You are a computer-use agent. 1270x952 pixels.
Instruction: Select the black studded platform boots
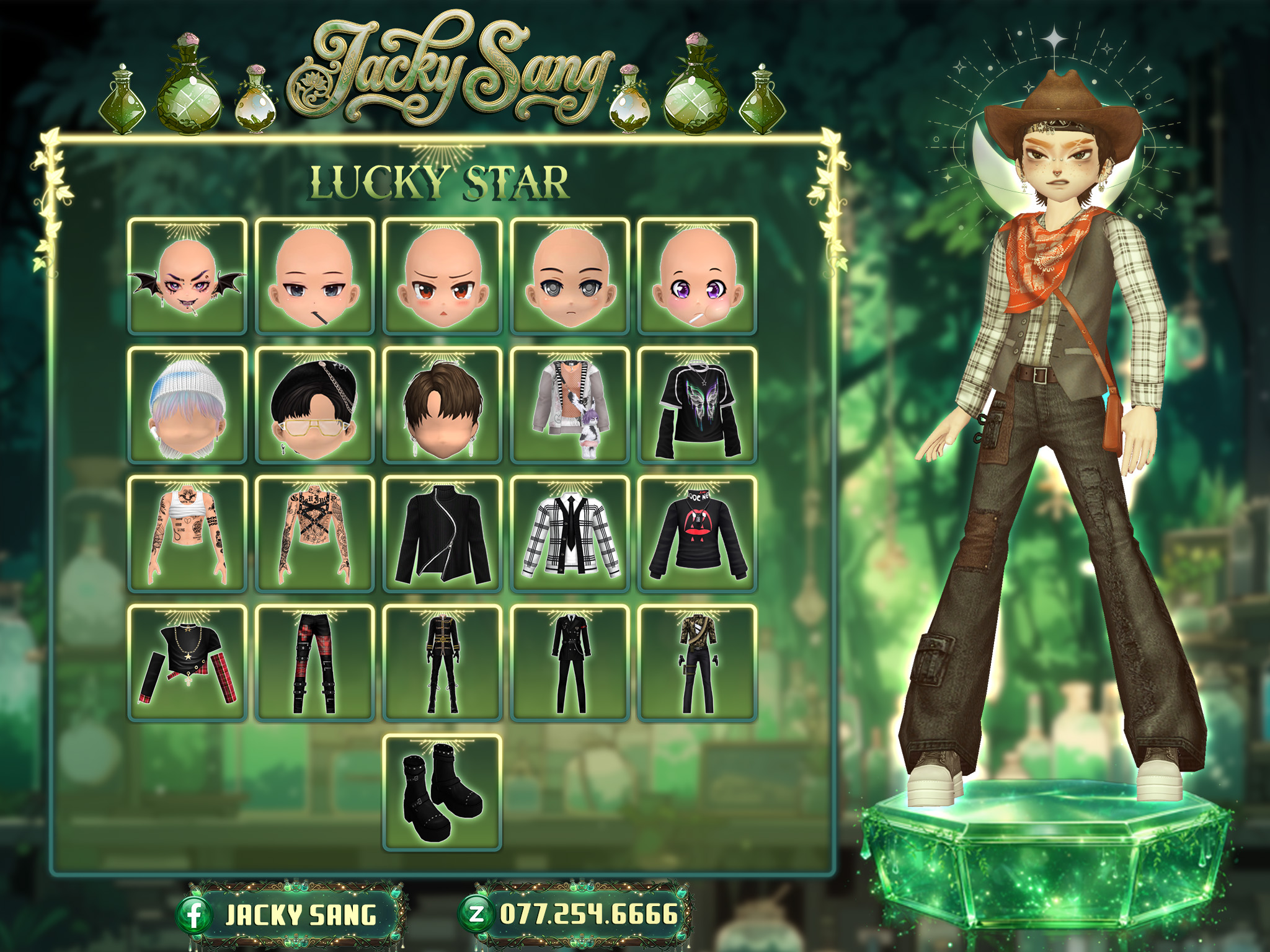pos(442,792)
